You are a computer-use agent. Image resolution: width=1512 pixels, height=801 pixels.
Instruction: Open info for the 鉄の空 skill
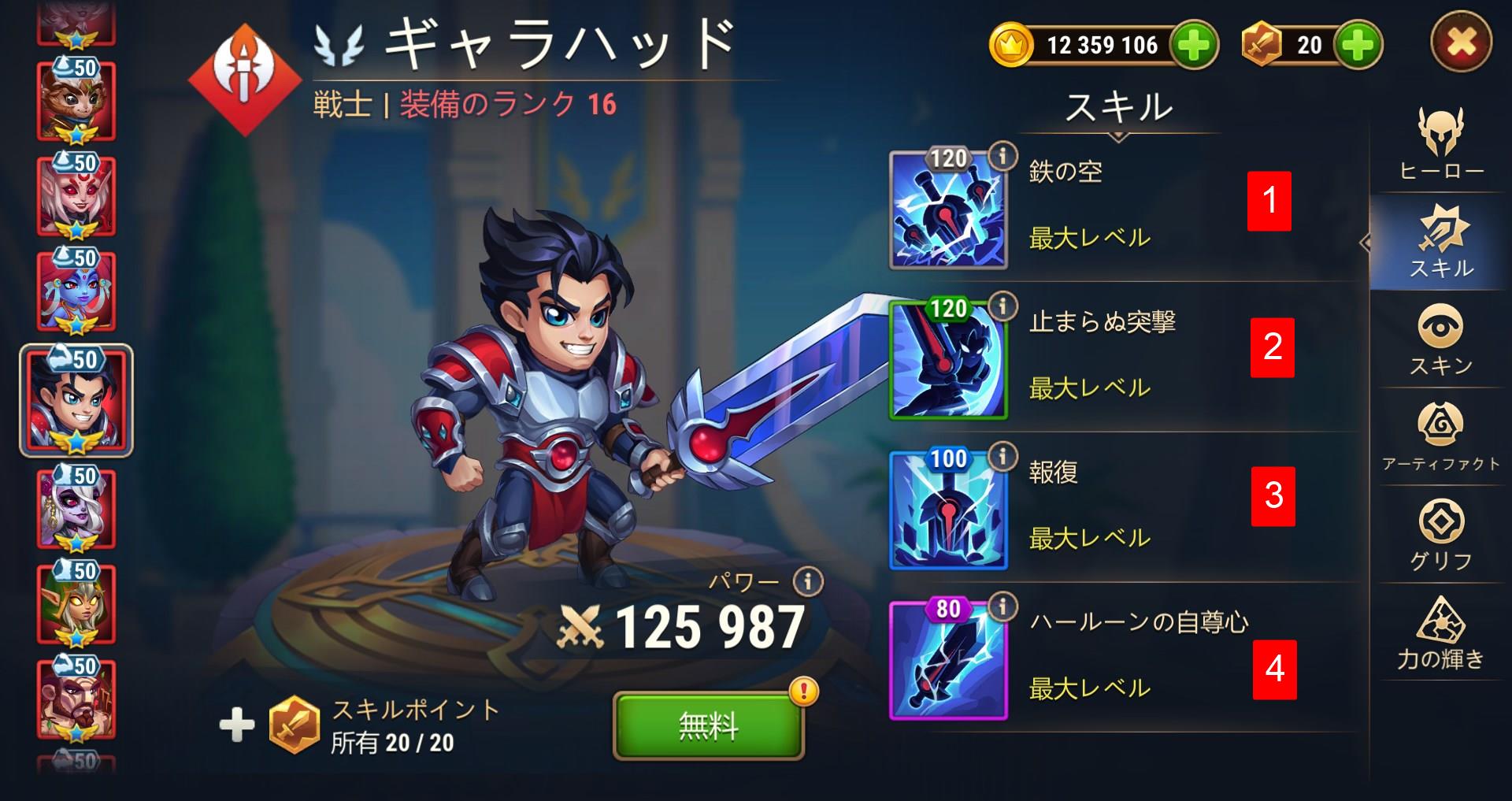click(x=1002, y=157)
